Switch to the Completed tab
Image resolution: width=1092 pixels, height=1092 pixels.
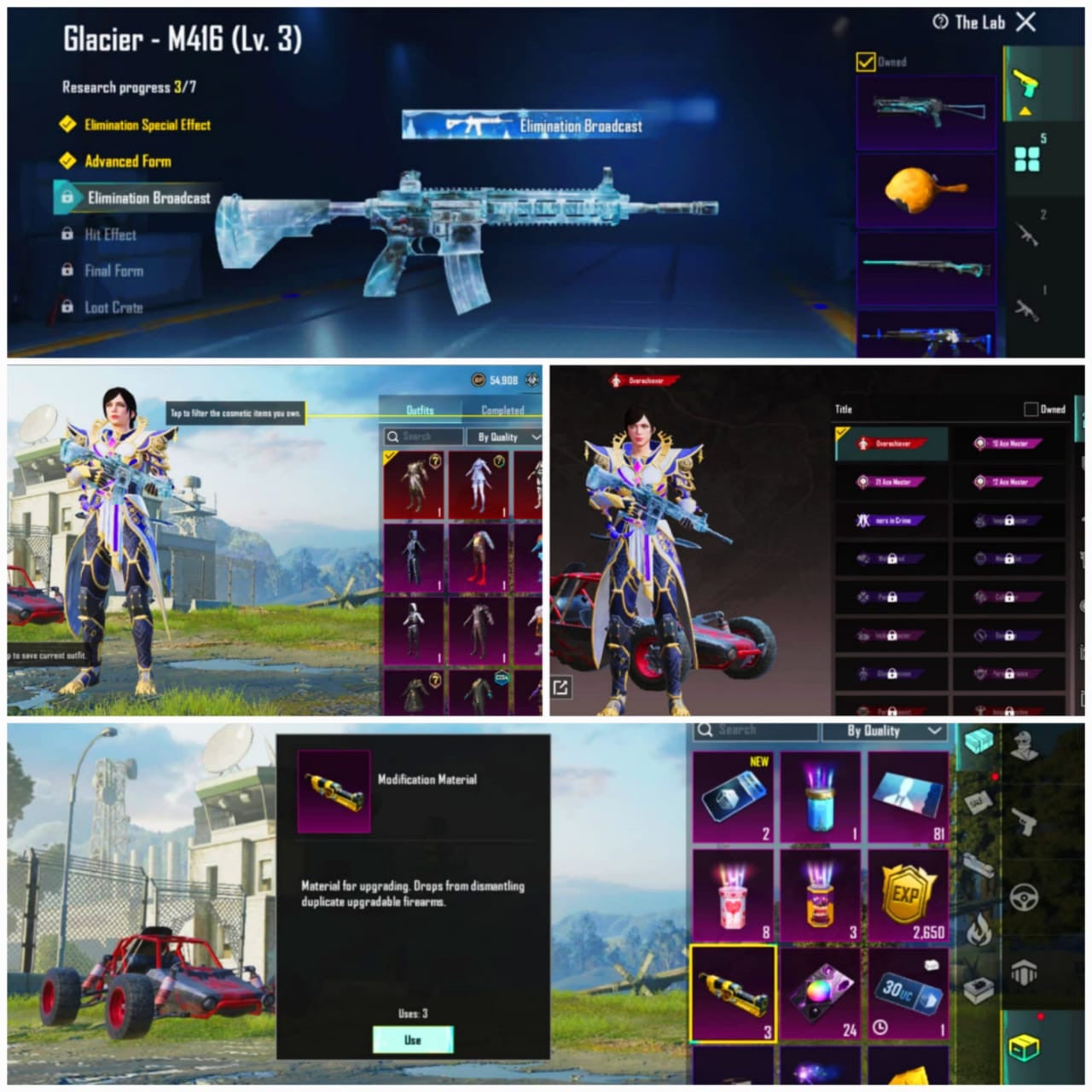point(502,410)
